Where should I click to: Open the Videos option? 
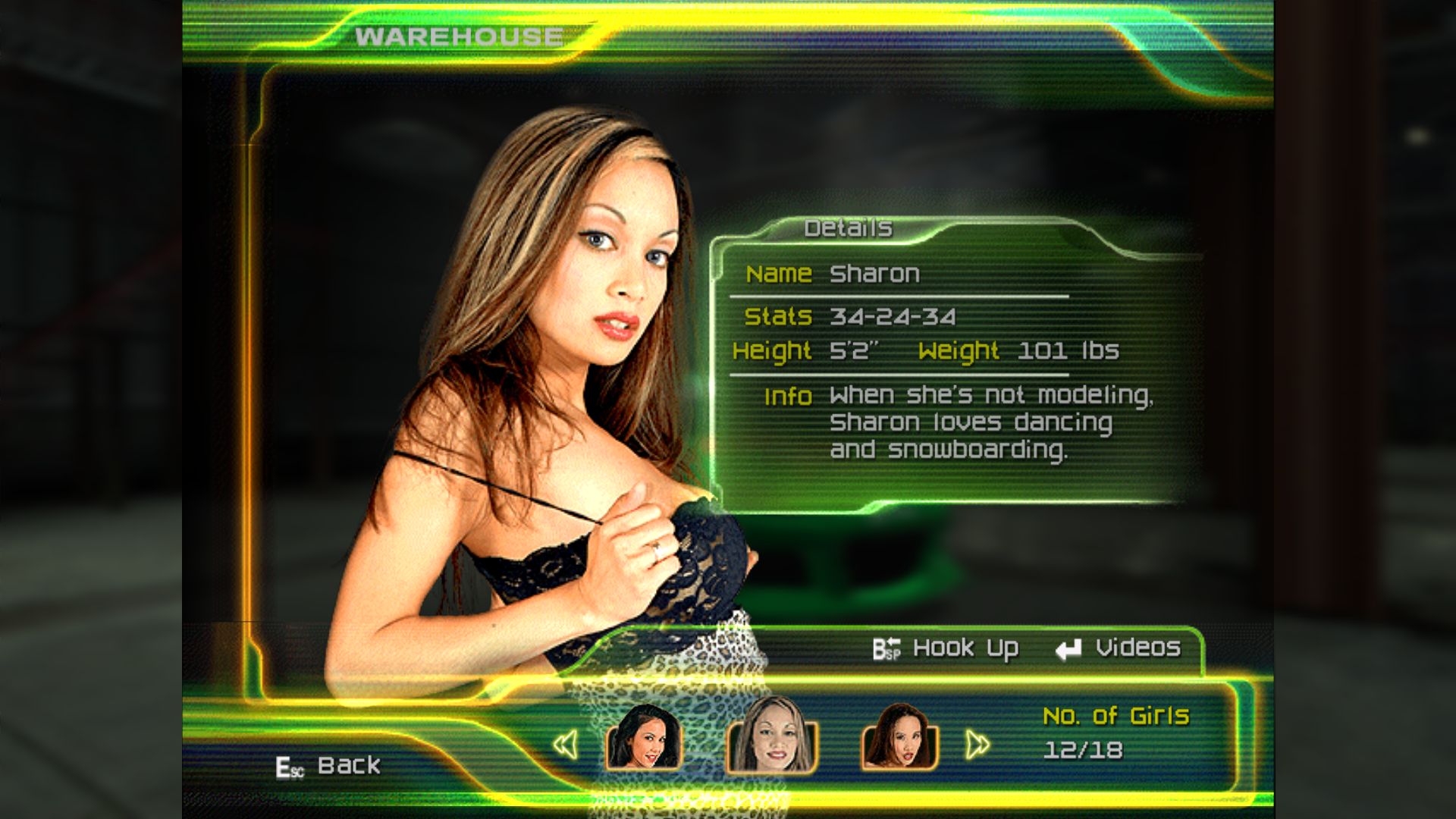[x=1119, y=649]
